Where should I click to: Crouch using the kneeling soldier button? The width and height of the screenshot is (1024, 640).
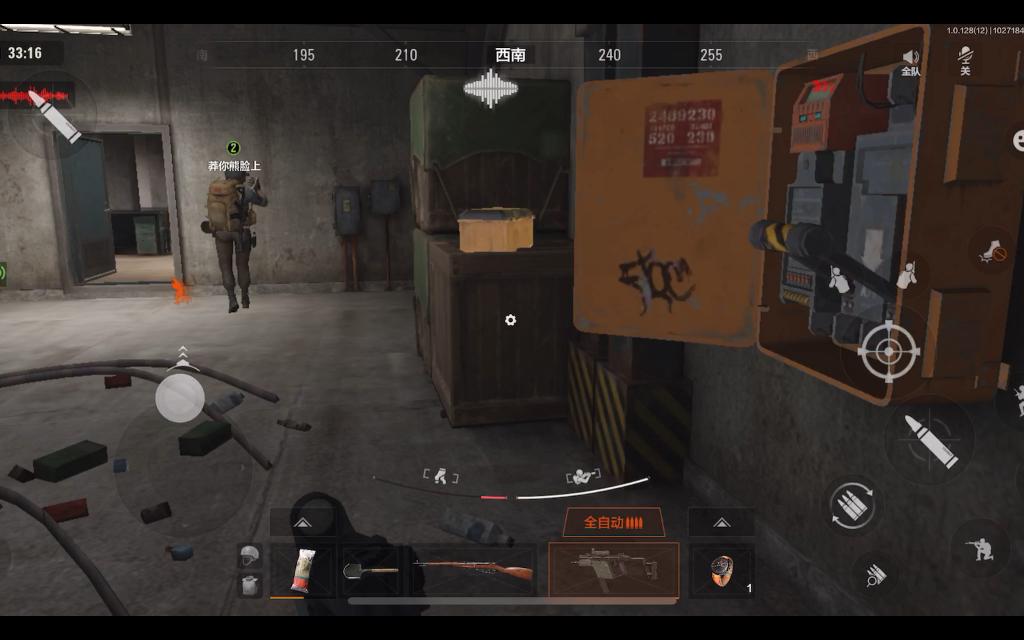coord(979,547)
